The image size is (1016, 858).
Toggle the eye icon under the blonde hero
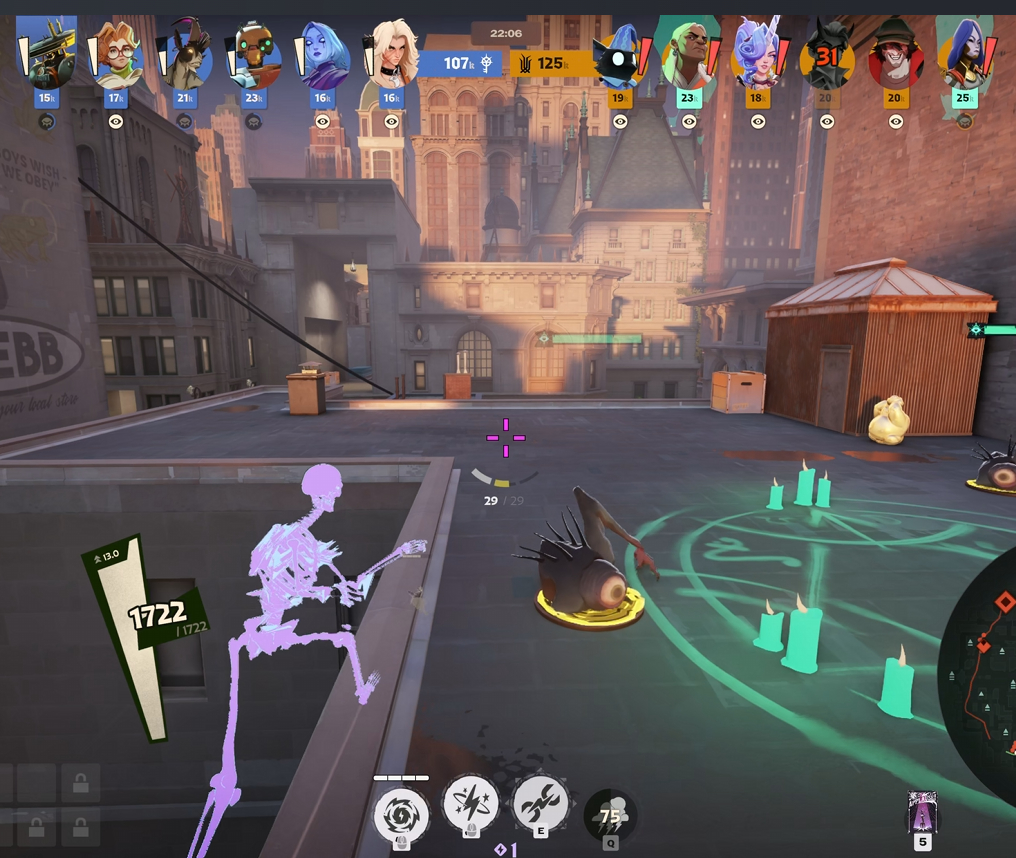pyautogui.click(x=392, y=121)
